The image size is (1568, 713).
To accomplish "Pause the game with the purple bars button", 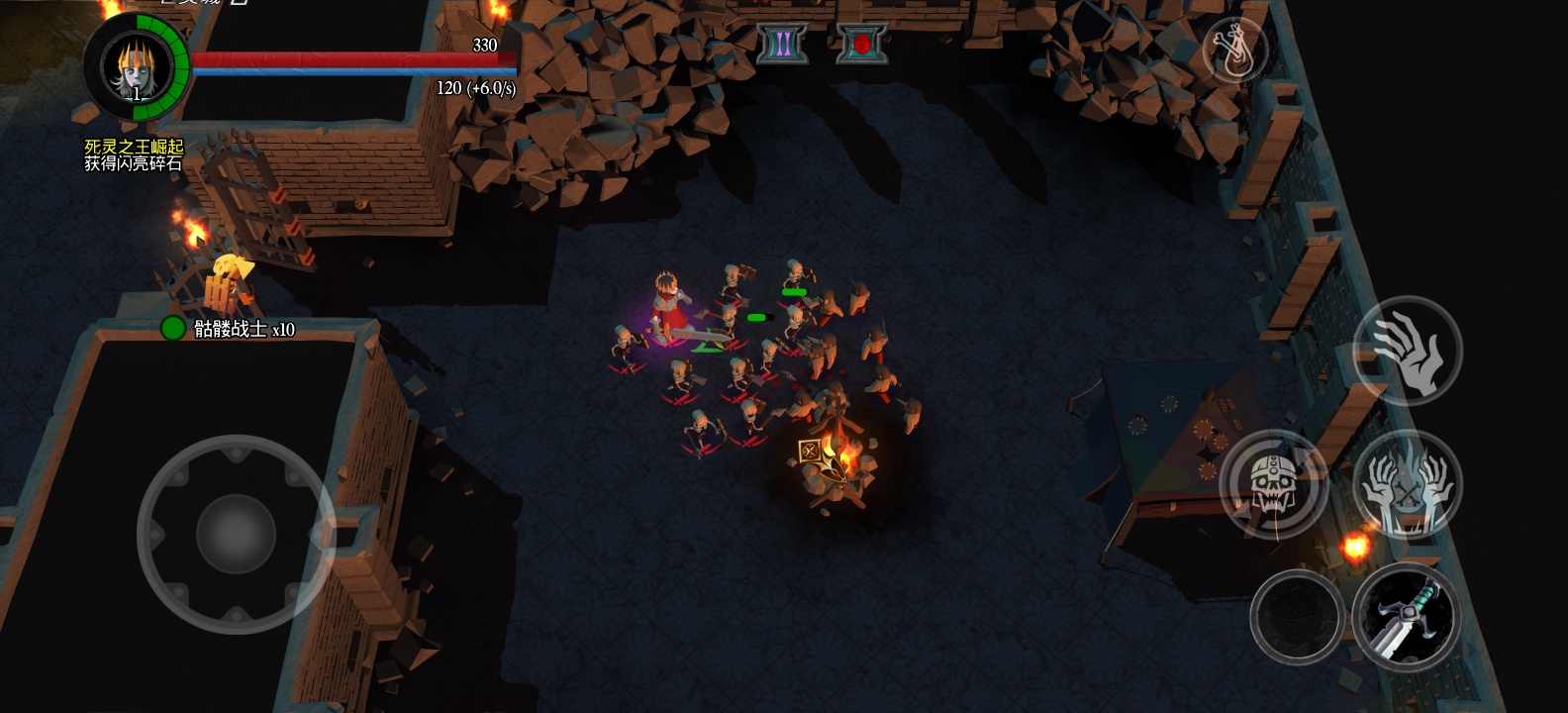I will (782, 45).
